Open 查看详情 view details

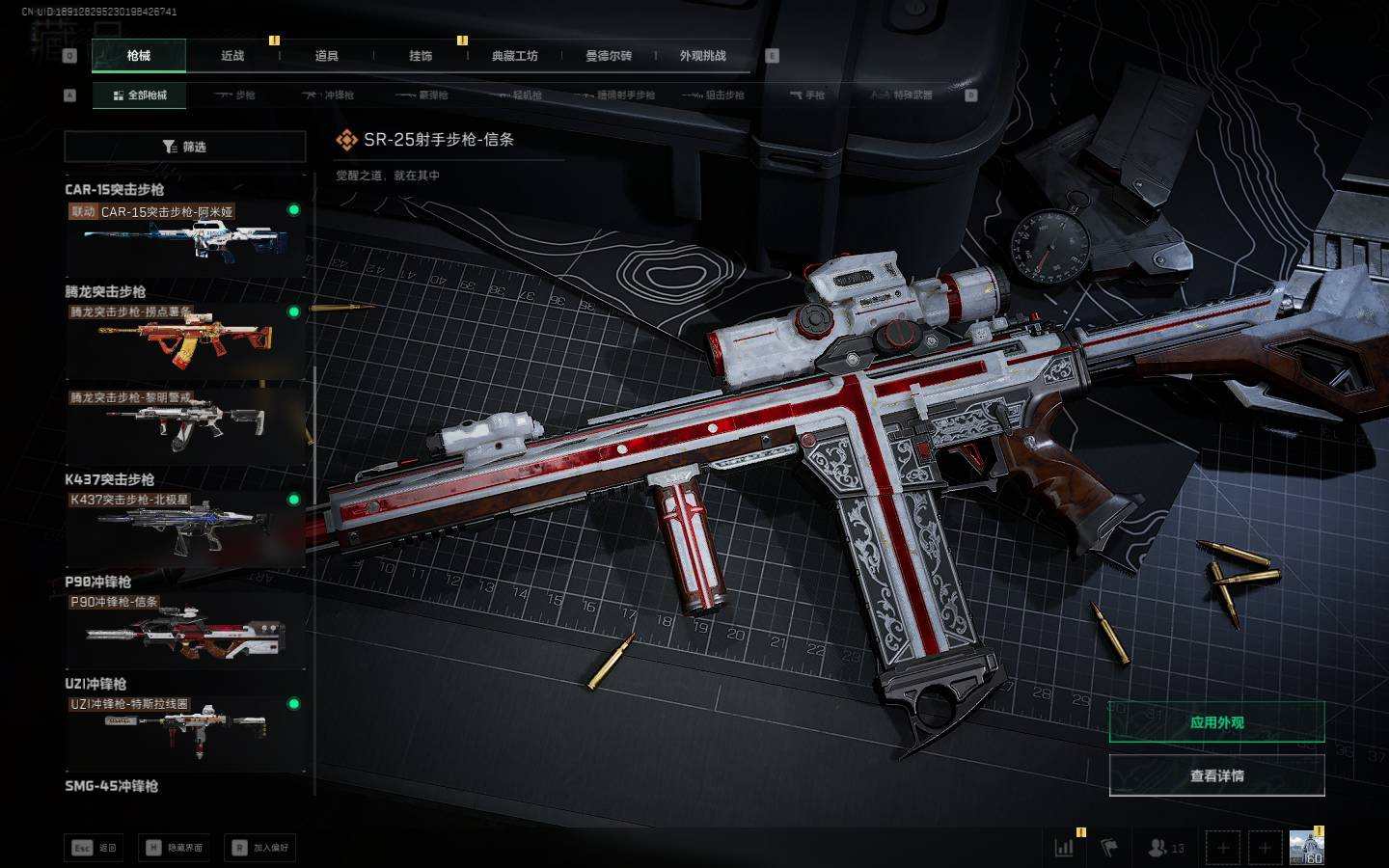click(x=1216, y=775)
